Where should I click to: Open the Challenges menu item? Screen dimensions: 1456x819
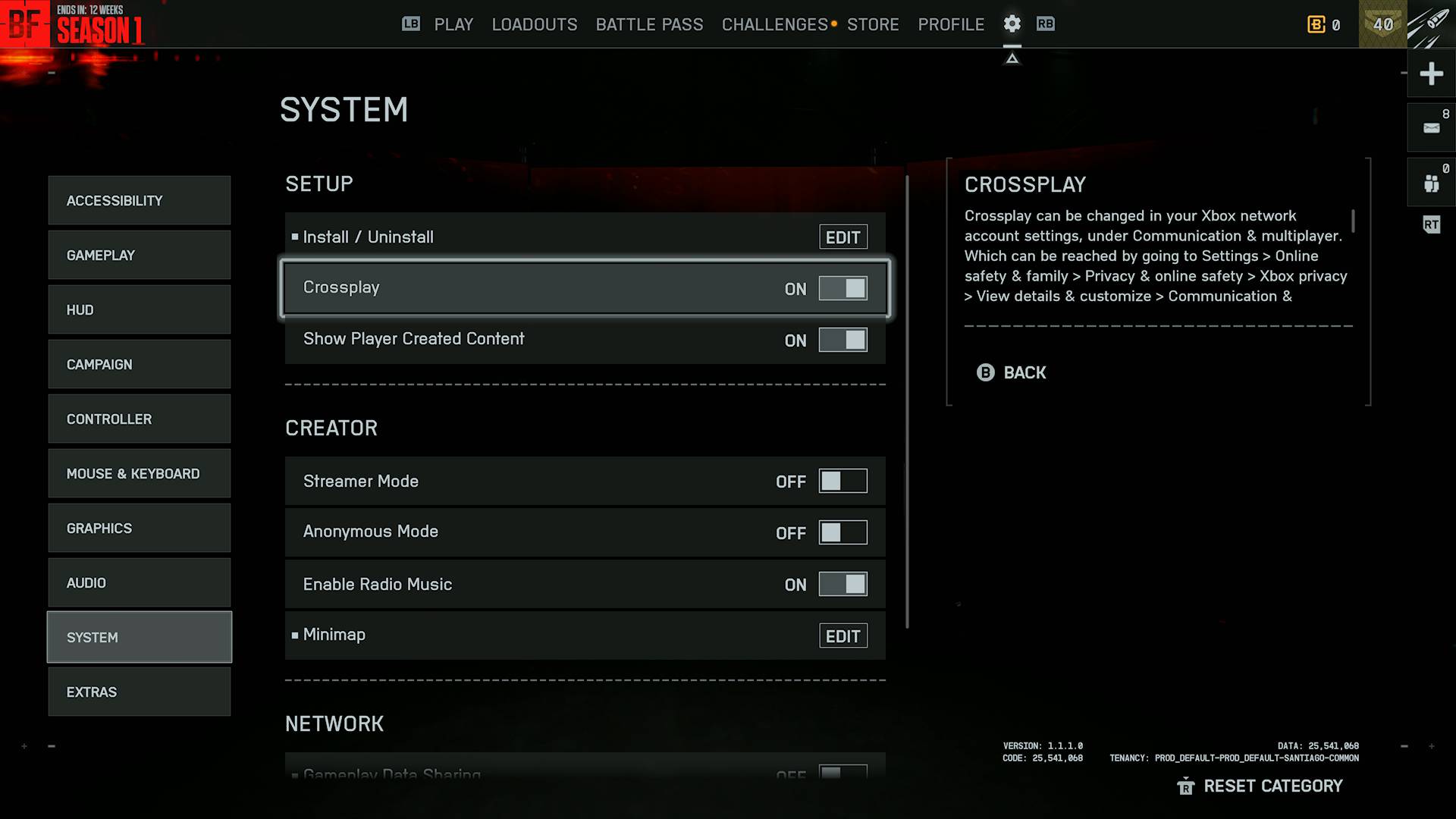773,24
